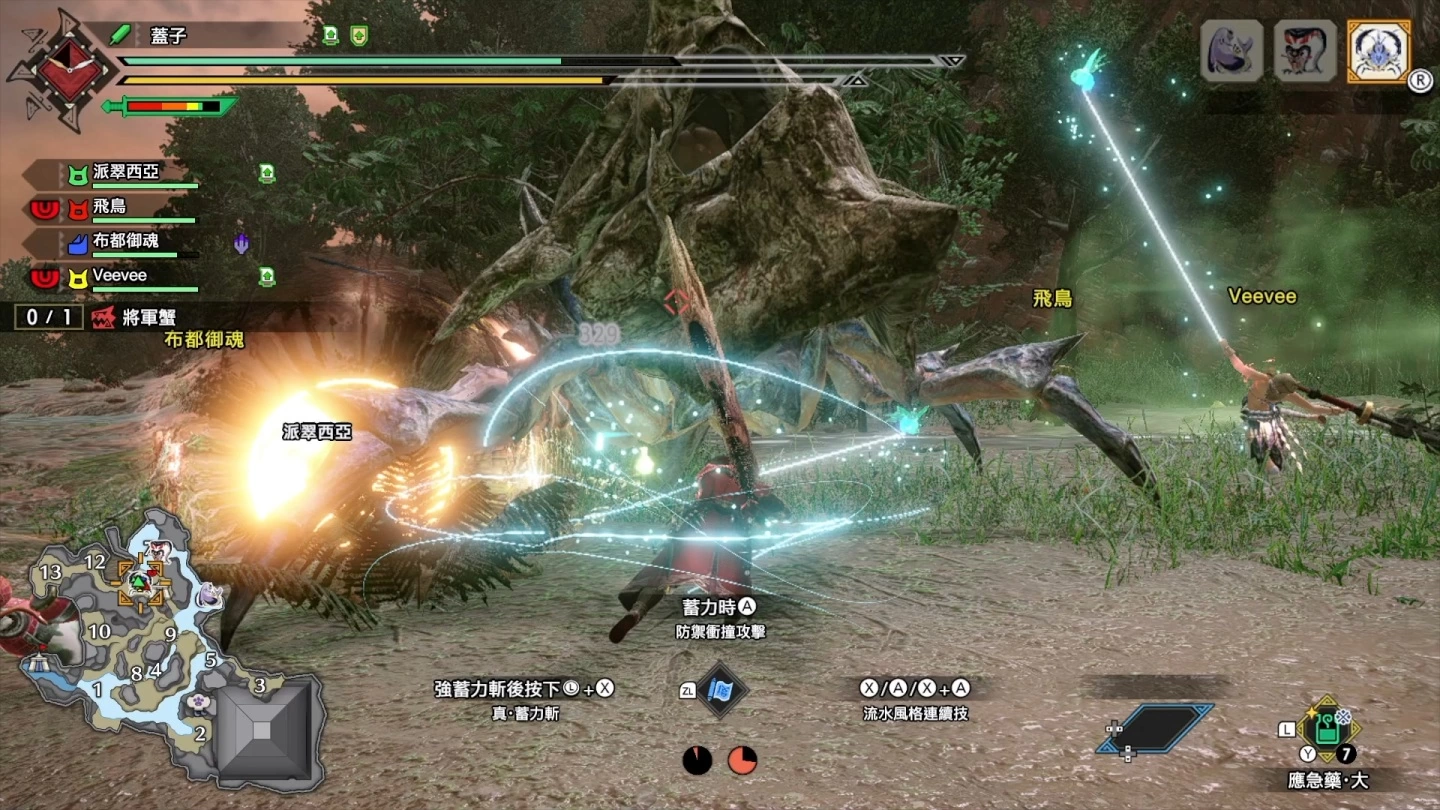Select party member Veevee in the list
The height and width of the screenshot is (810, 1440).
(120, 276)
